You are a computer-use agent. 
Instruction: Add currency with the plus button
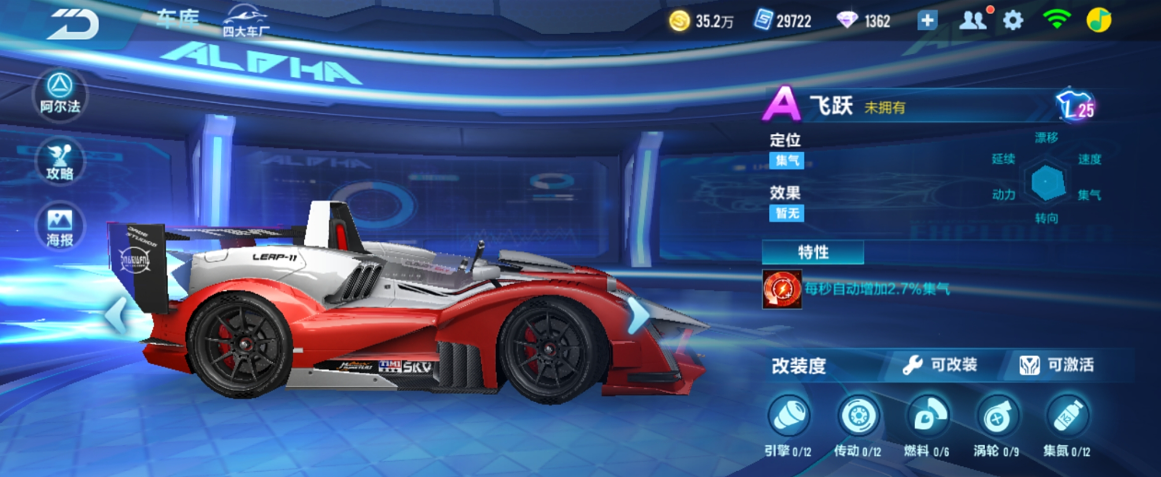(927, 20)
